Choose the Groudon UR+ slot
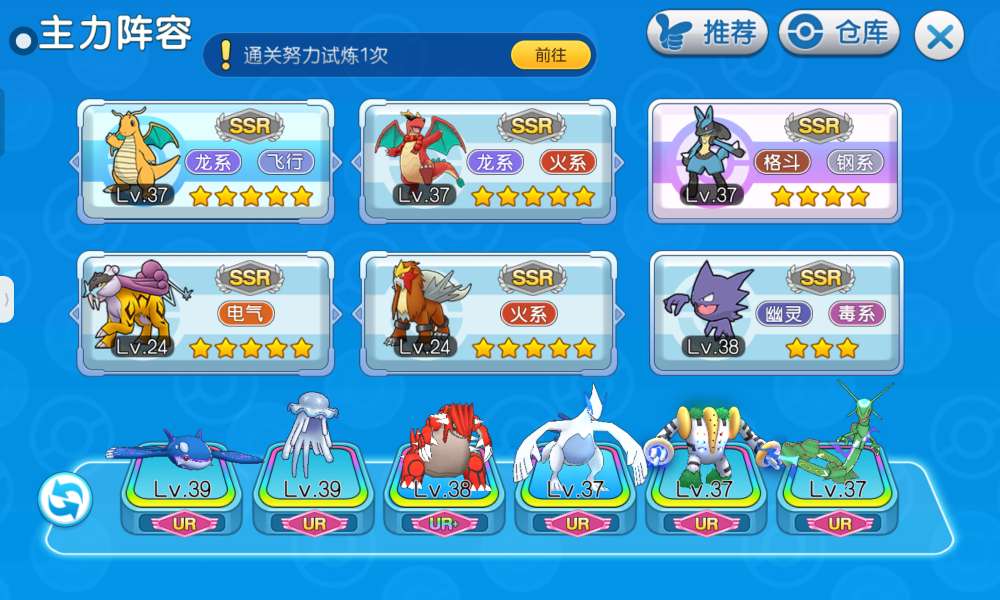 (445, 490)
